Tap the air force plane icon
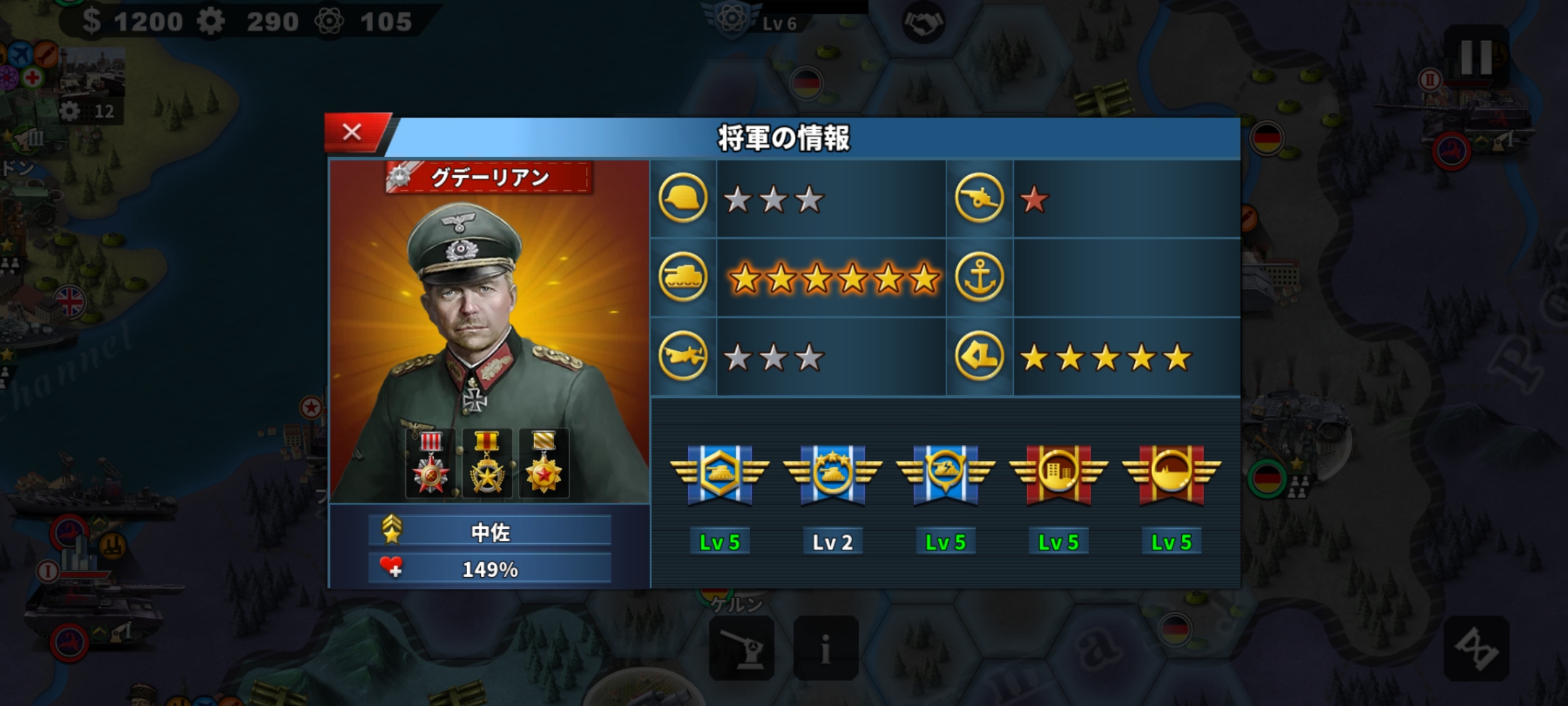This screenshot has width=1568, height=706. [683, 357]
